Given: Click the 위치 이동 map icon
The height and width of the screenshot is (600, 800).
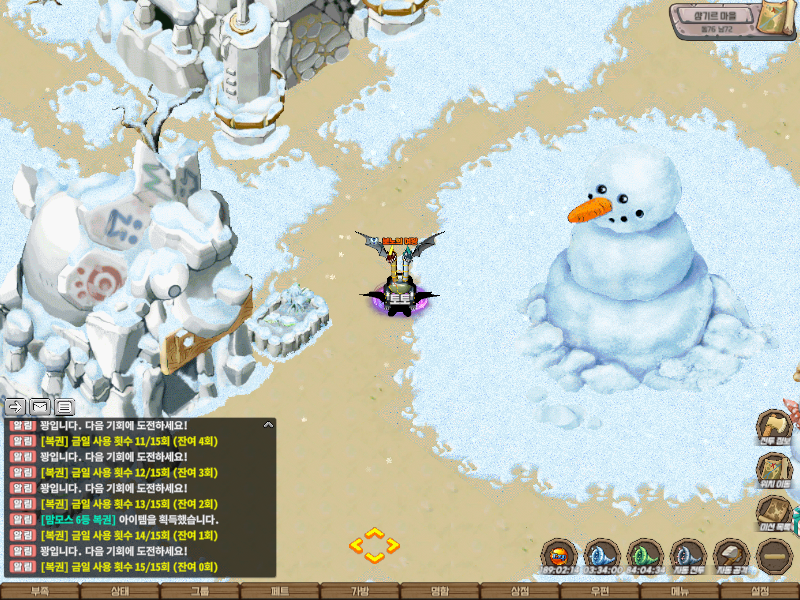Looking at the screenshot, I should click(774, 469).
